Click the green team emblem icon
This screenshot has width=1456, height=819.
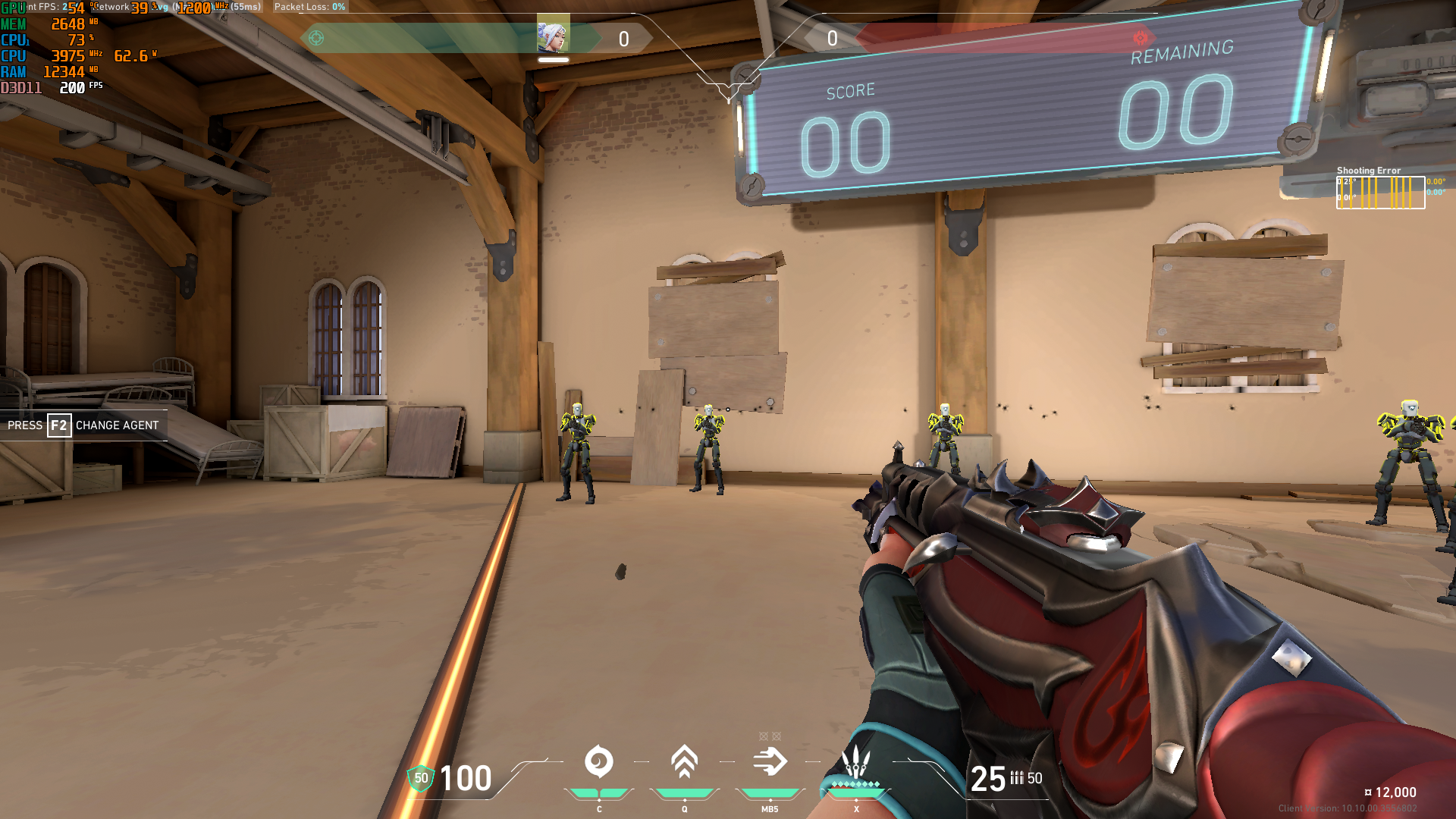[x=316, y=38]
